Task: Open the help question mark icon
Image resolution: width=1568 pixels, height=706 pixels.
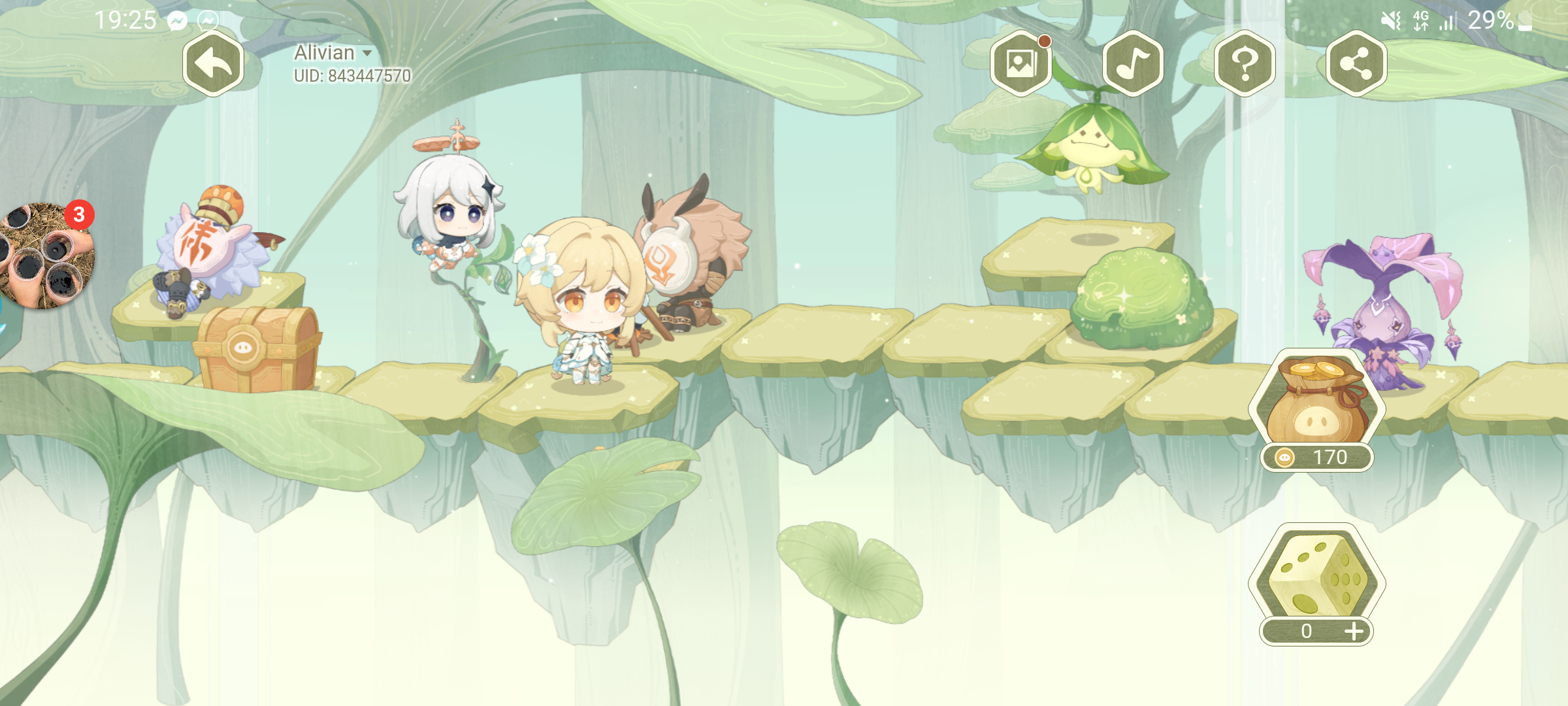Action: 1245,63
